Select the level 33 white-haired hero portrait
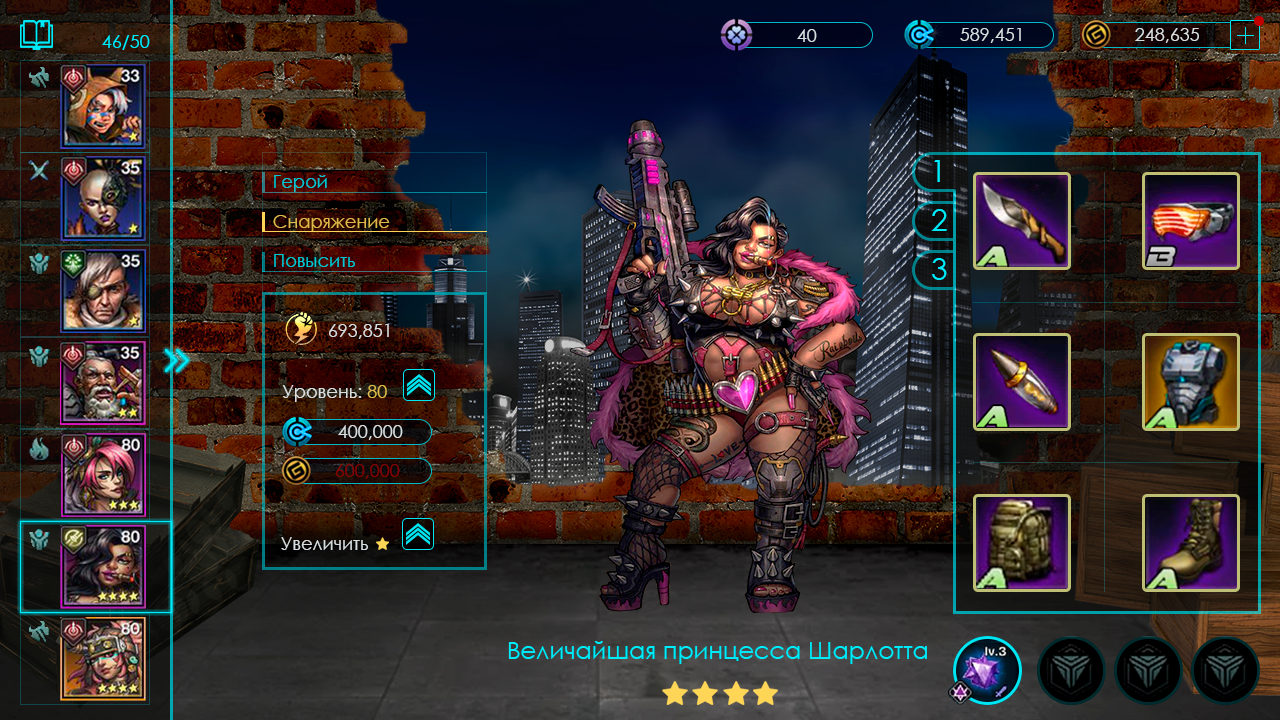 (x=103, y=105)
